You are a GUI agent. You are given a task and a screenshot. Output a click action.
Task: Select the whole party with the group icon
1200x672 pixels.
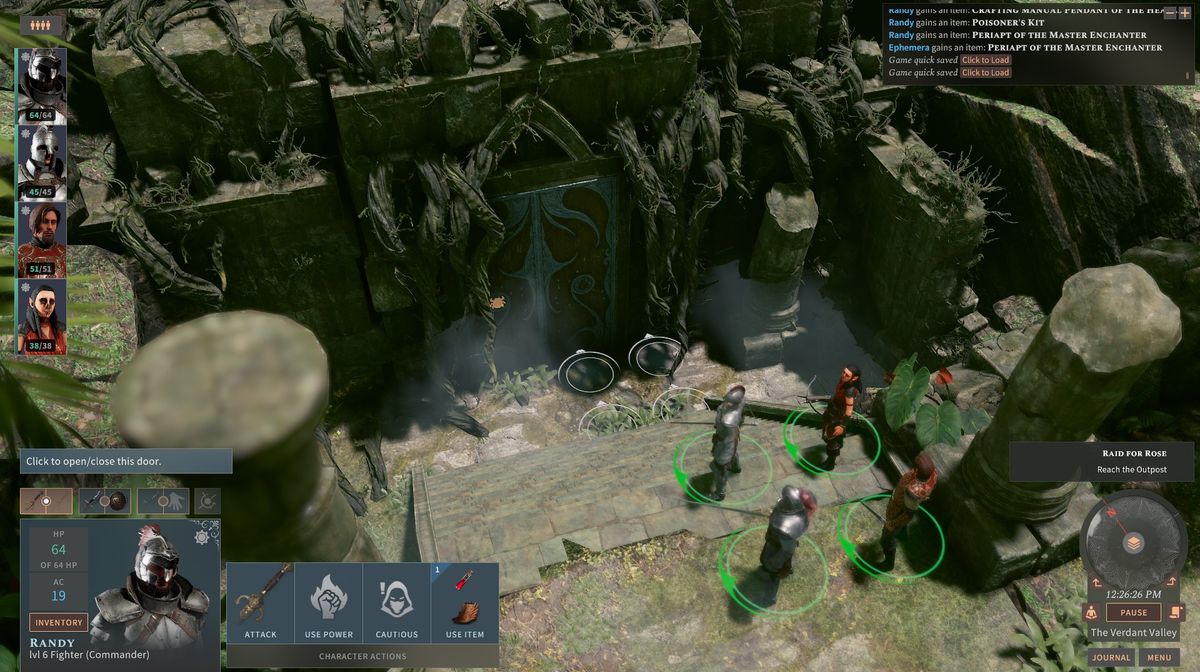coord(41,25)
